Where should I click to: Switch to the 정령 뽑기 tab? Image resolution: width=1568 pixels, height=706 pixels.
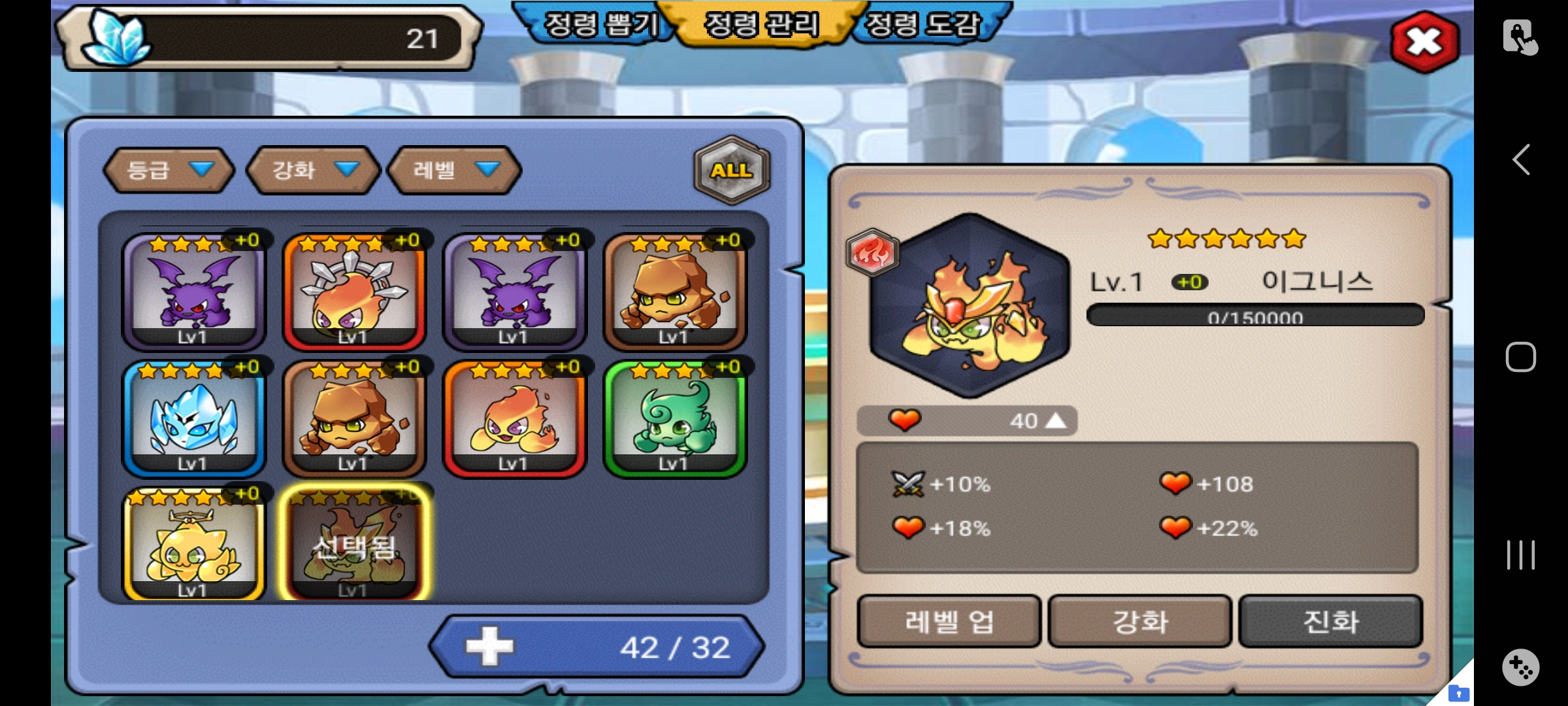tap(600, 25)
